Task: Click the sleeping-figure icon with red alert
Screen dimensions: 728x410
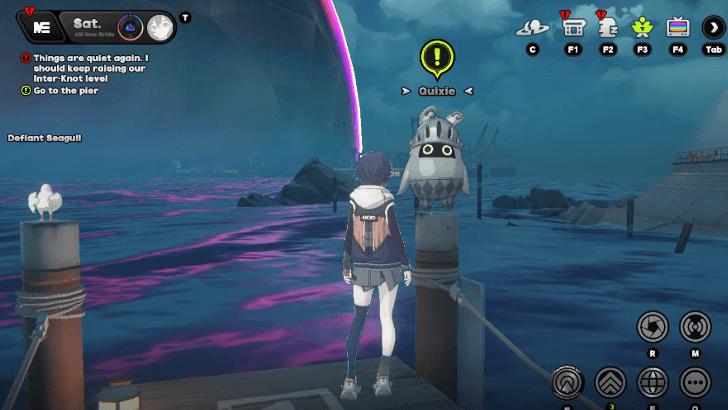Action: click(607, 27)
